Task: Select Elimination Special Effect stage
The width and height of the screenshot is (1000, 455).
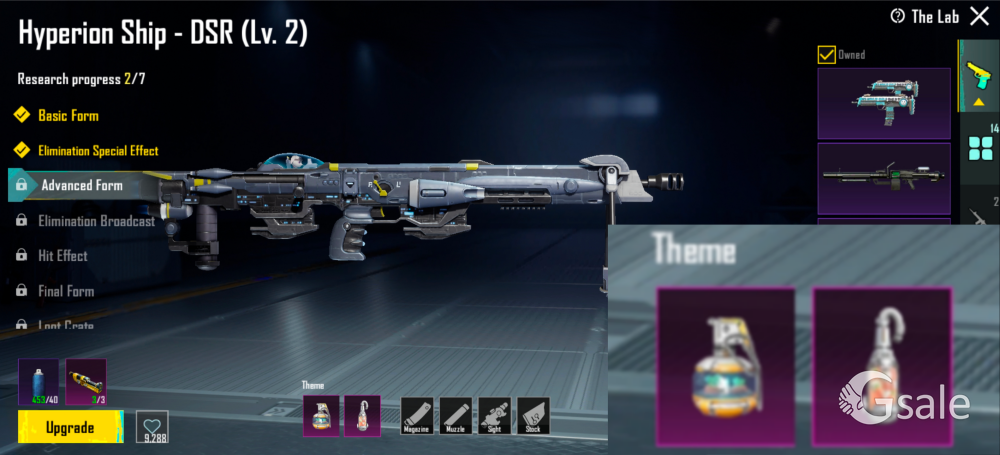Action: coord(98,151)
